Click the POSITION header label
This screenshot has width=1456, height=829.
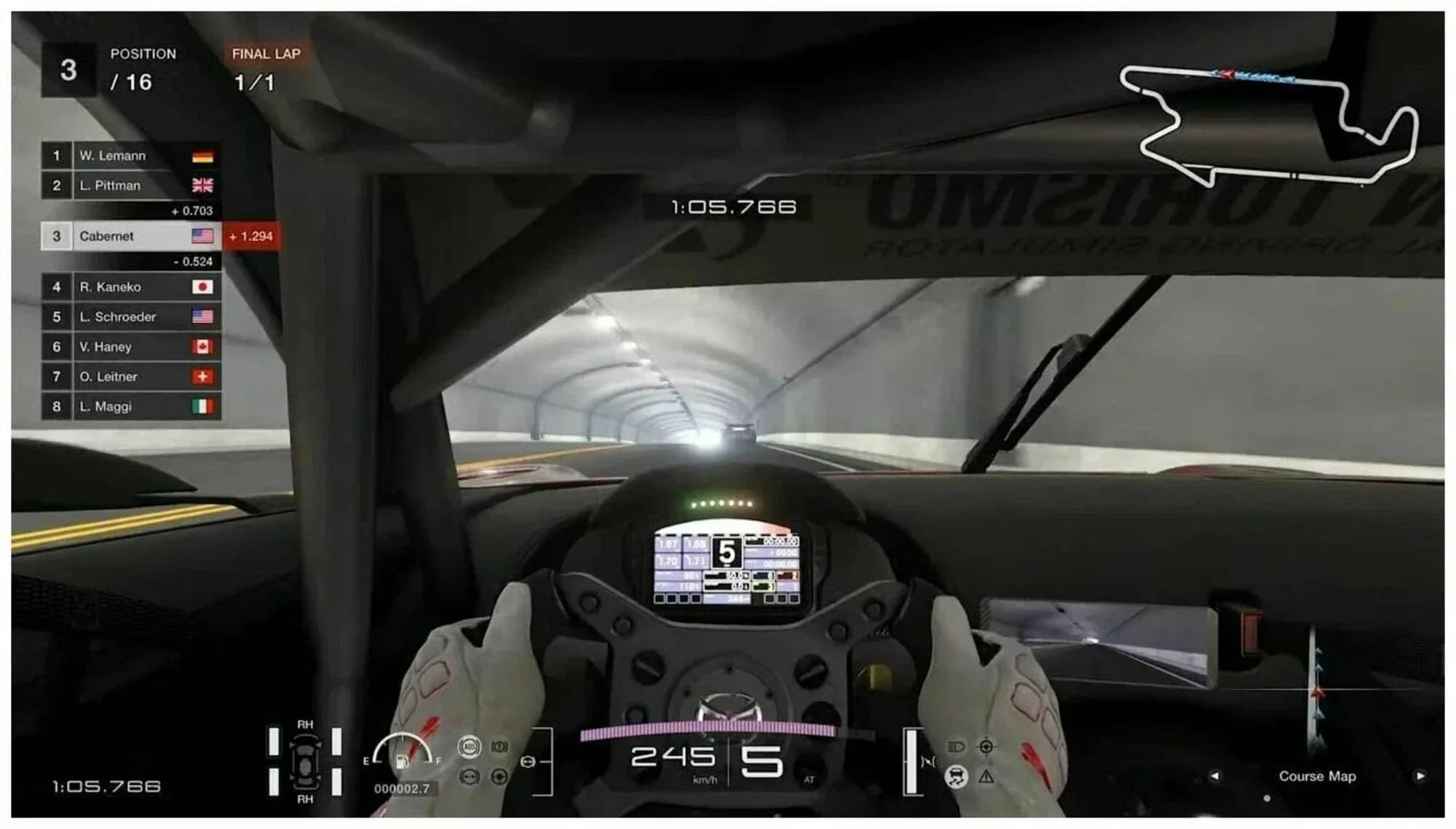[x=143, y=53]
